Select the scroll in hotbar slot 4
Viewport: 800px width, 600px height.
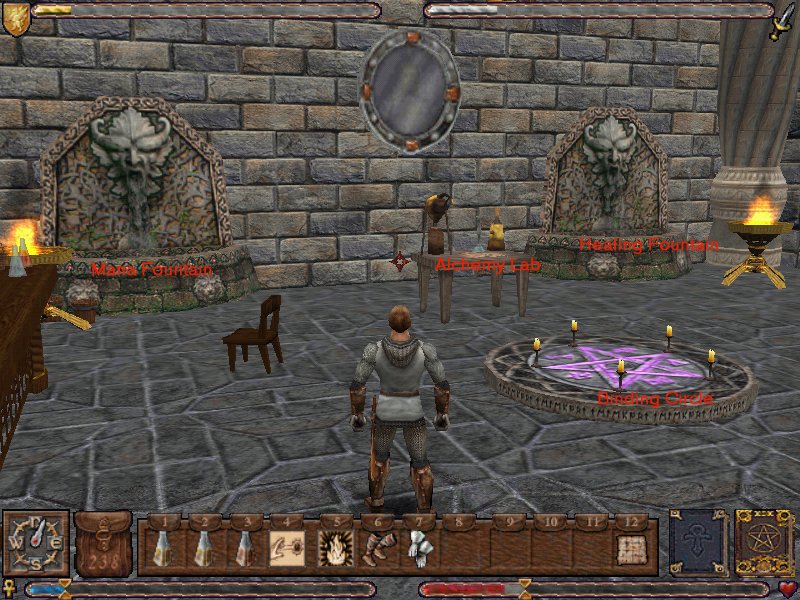[286, 548]
